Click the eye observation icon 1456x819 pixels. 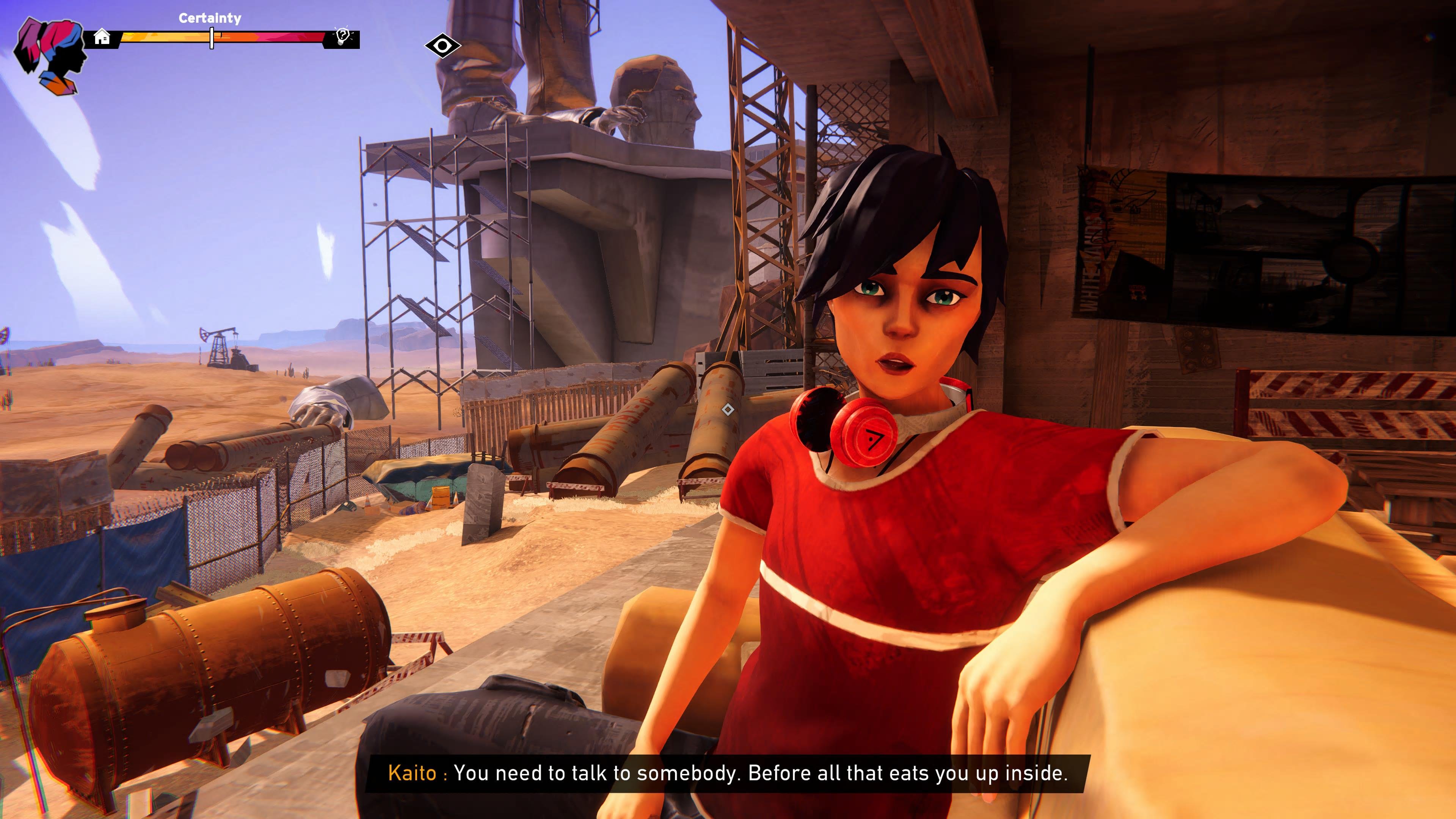pos(442,46)
